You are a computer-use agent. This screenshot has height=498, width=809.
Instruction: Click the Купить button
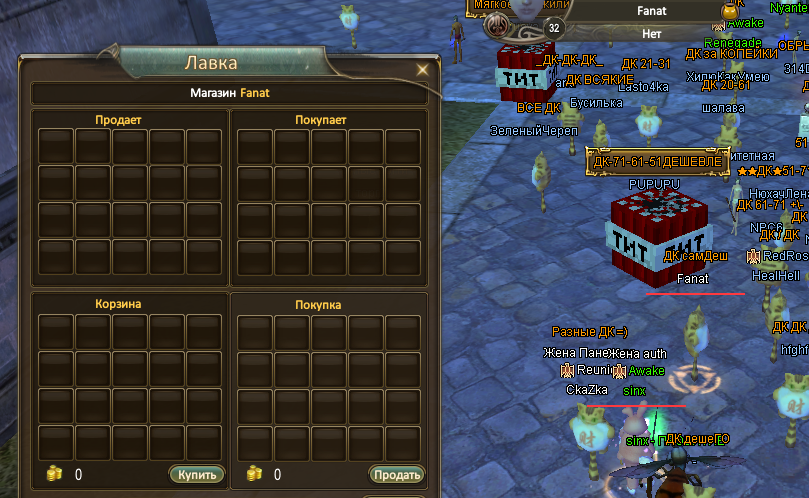(196, 474)
